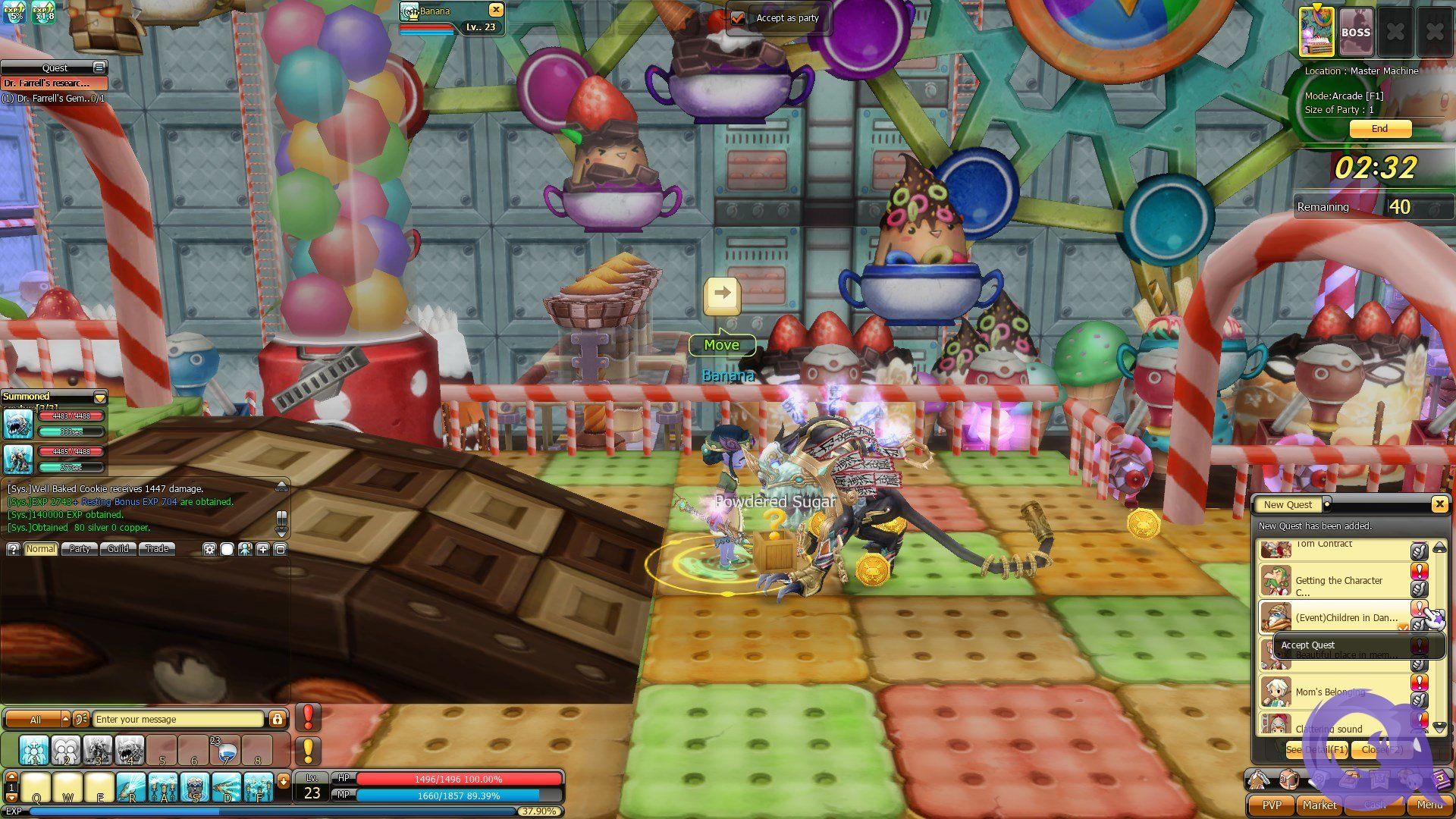The width and height of the screenshot is (1456, 819).
Task: Use the blue potion in slot 7
Action: click(x=226, y=751)
